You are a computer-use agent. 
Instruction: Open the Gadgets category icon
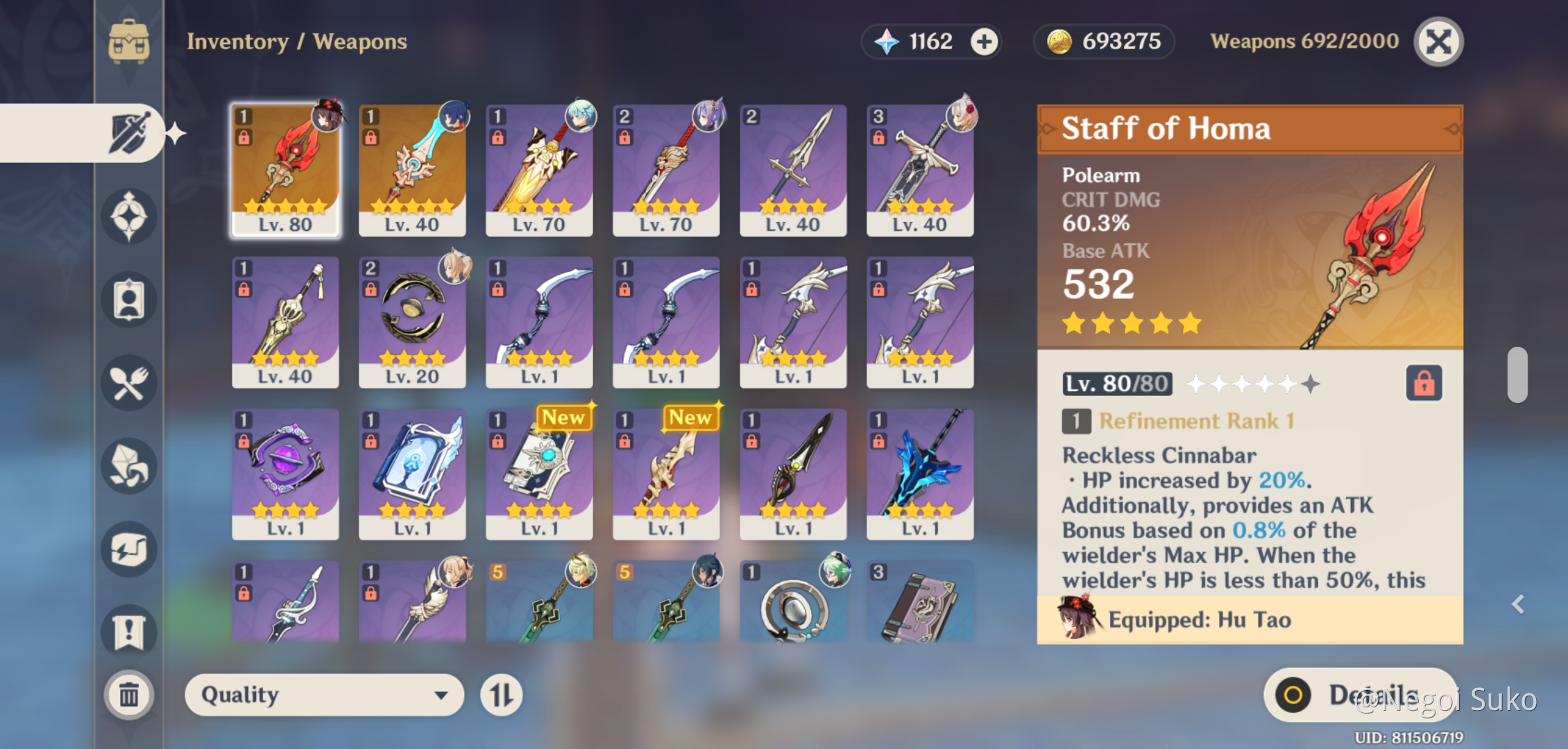pos(128,549)
